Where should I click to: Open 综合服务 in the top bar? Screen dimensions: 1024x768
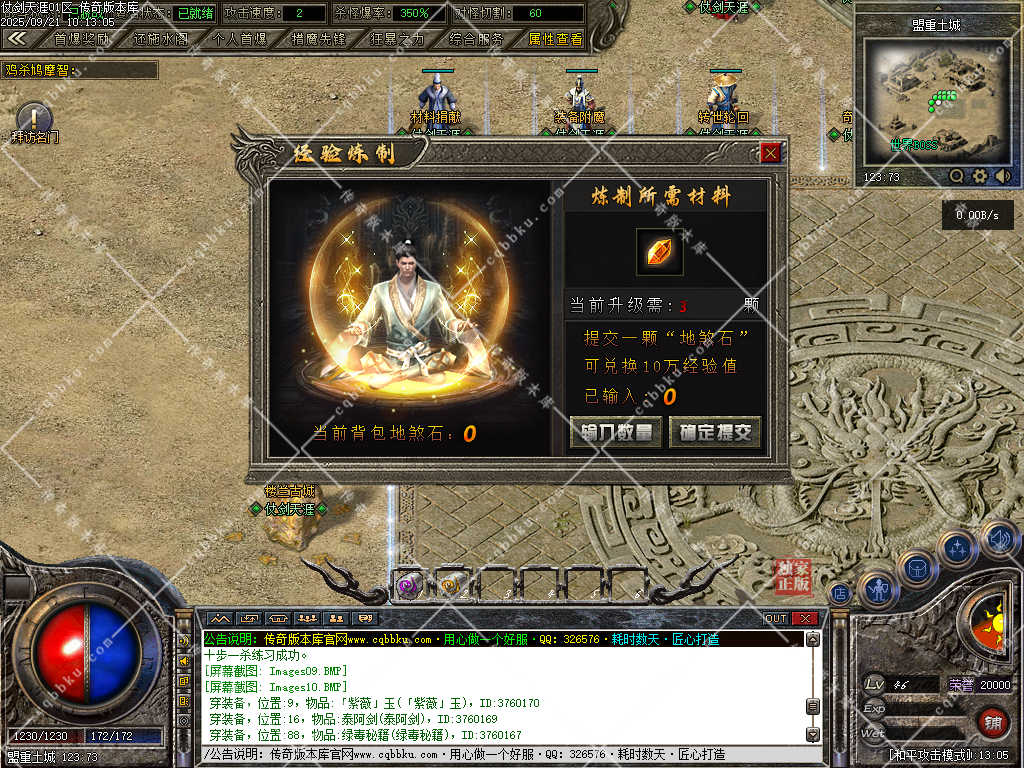tap(476, 39)
